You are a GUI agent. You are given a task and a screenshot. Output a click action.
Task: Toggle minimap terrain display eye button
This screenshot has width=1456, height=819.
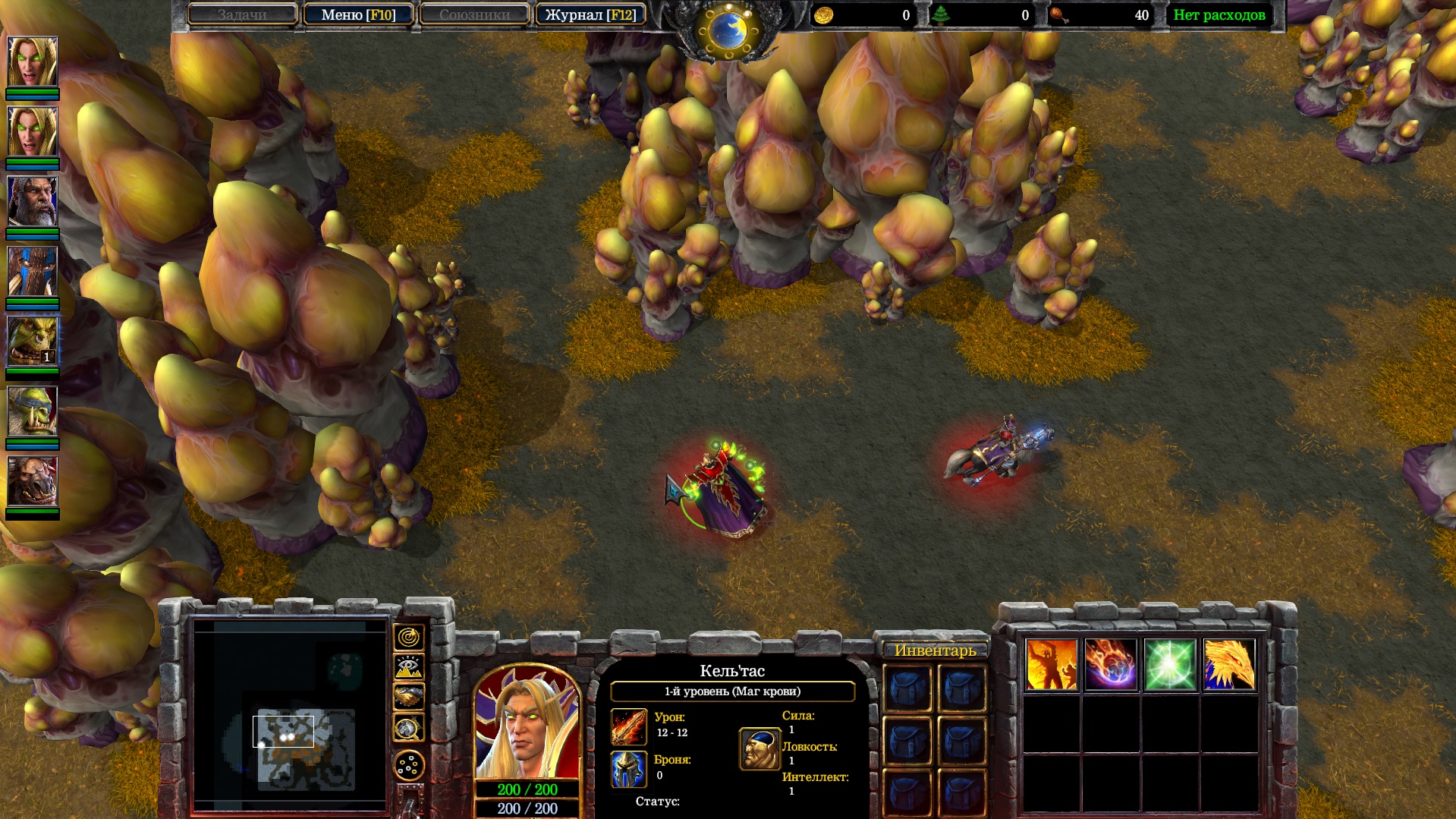[x=408, y=667]
